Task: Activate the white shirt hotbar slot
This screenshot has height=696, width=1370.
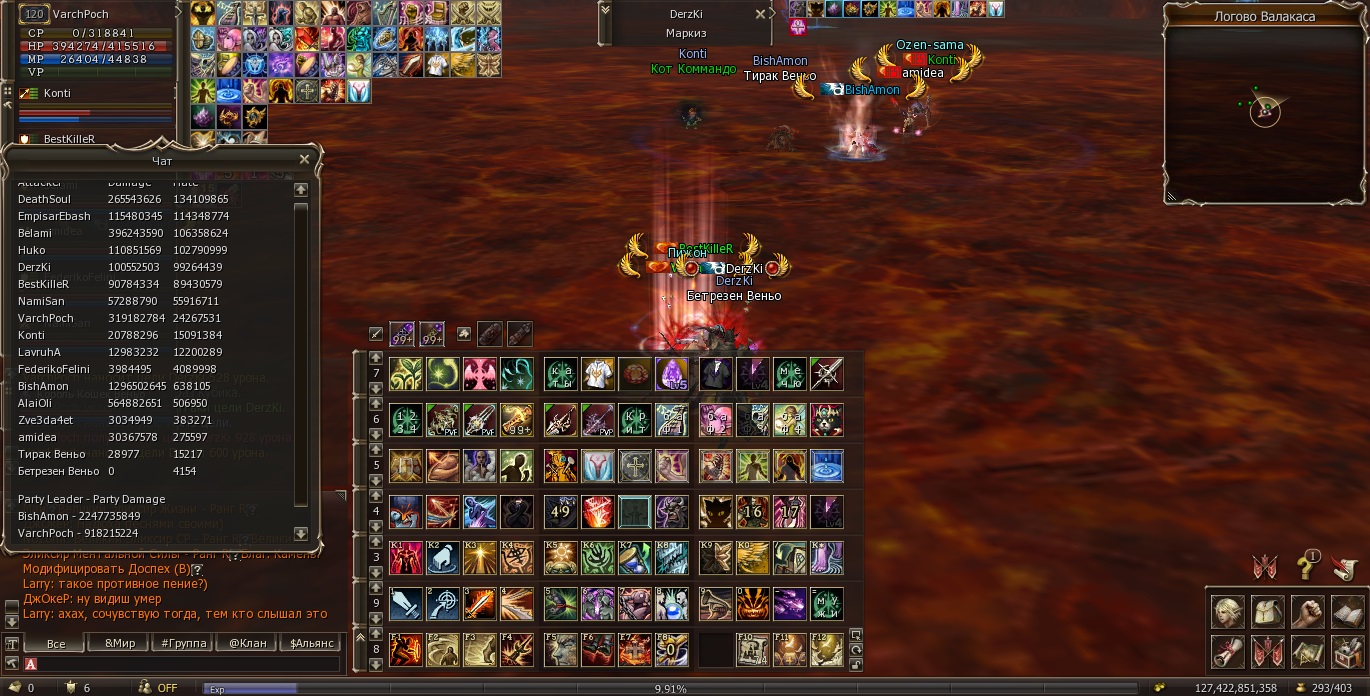Action: [597, 374]
